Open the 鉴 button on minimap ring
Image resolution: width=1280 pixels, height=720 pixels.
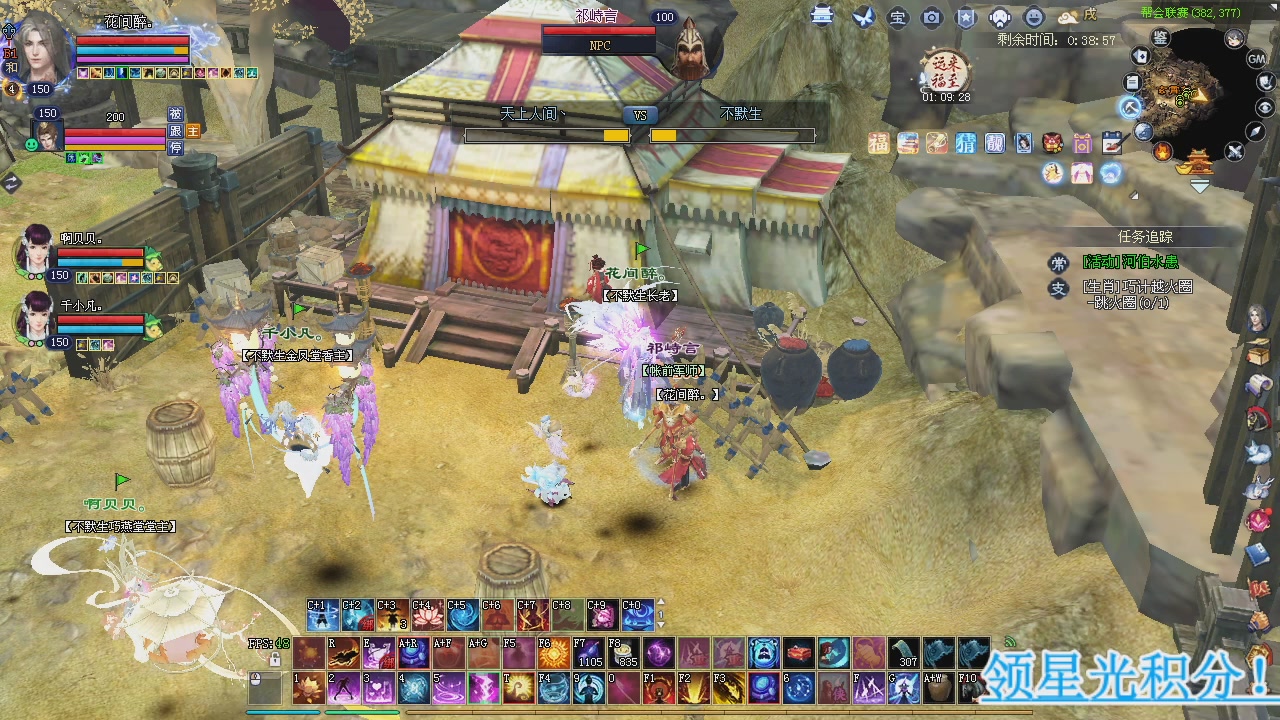click(x=1160, y=38)
